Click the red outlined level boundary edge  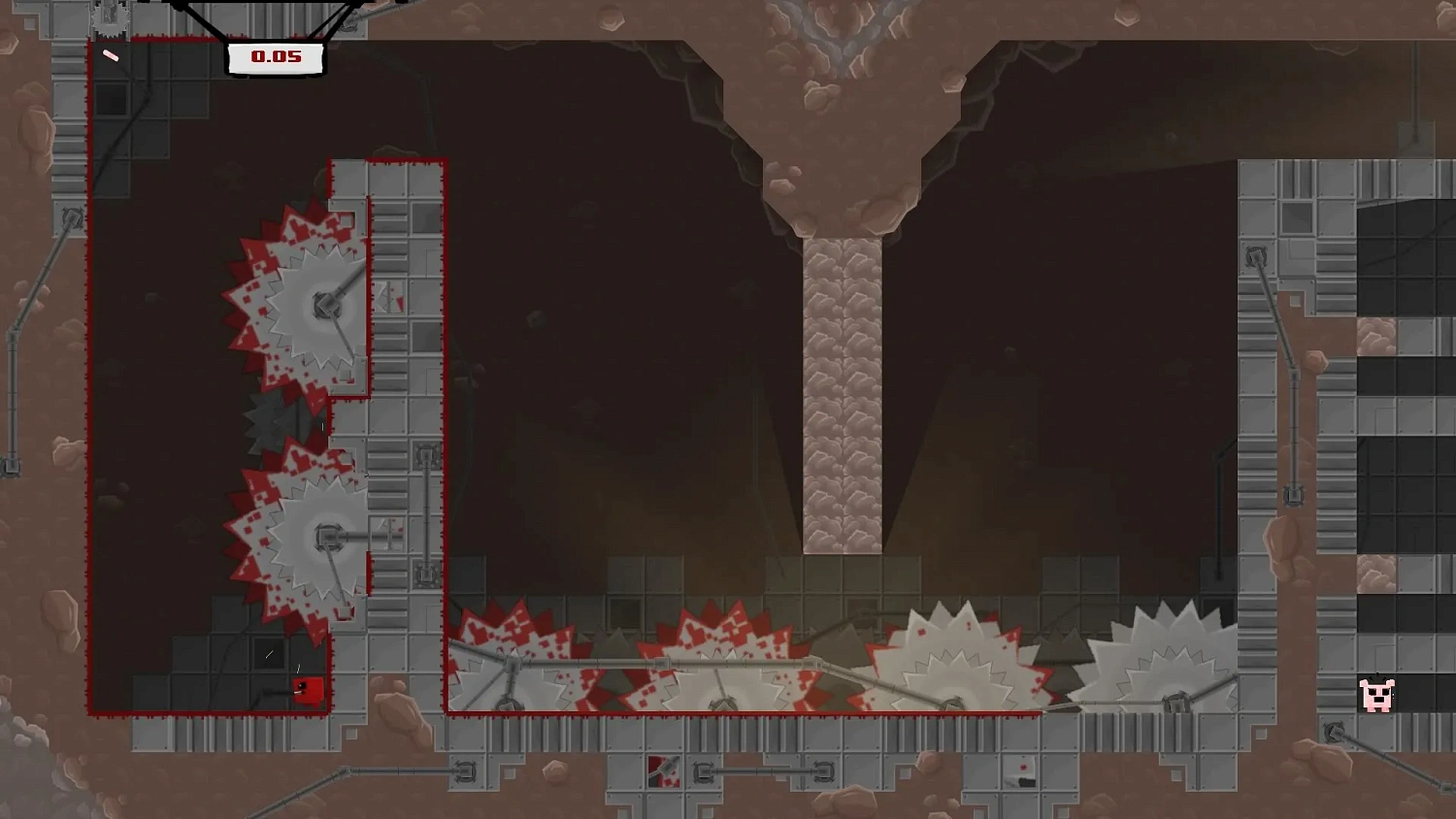[x=93, y=388]
